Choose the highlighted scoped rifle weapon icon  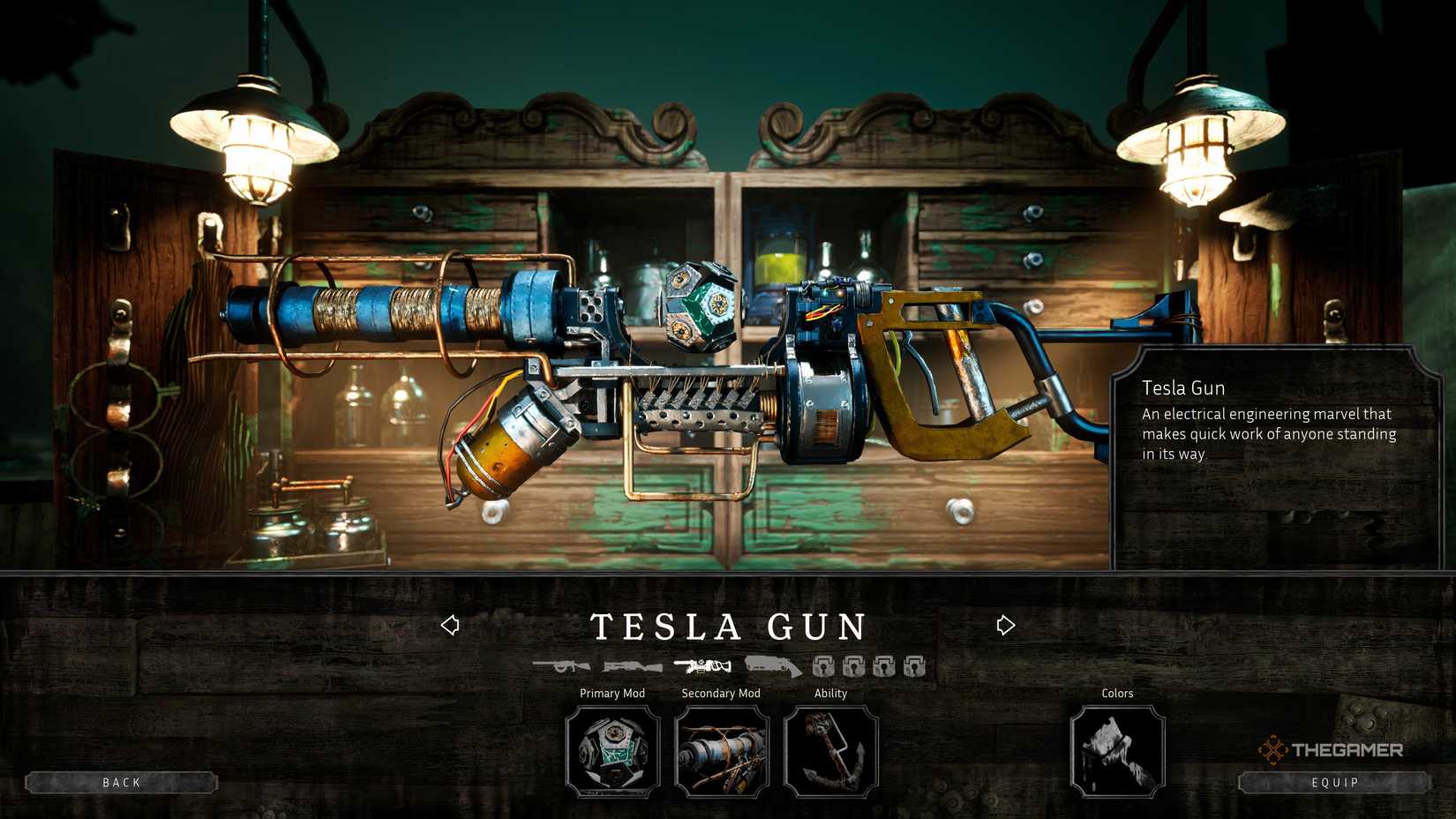coord(702,665)
